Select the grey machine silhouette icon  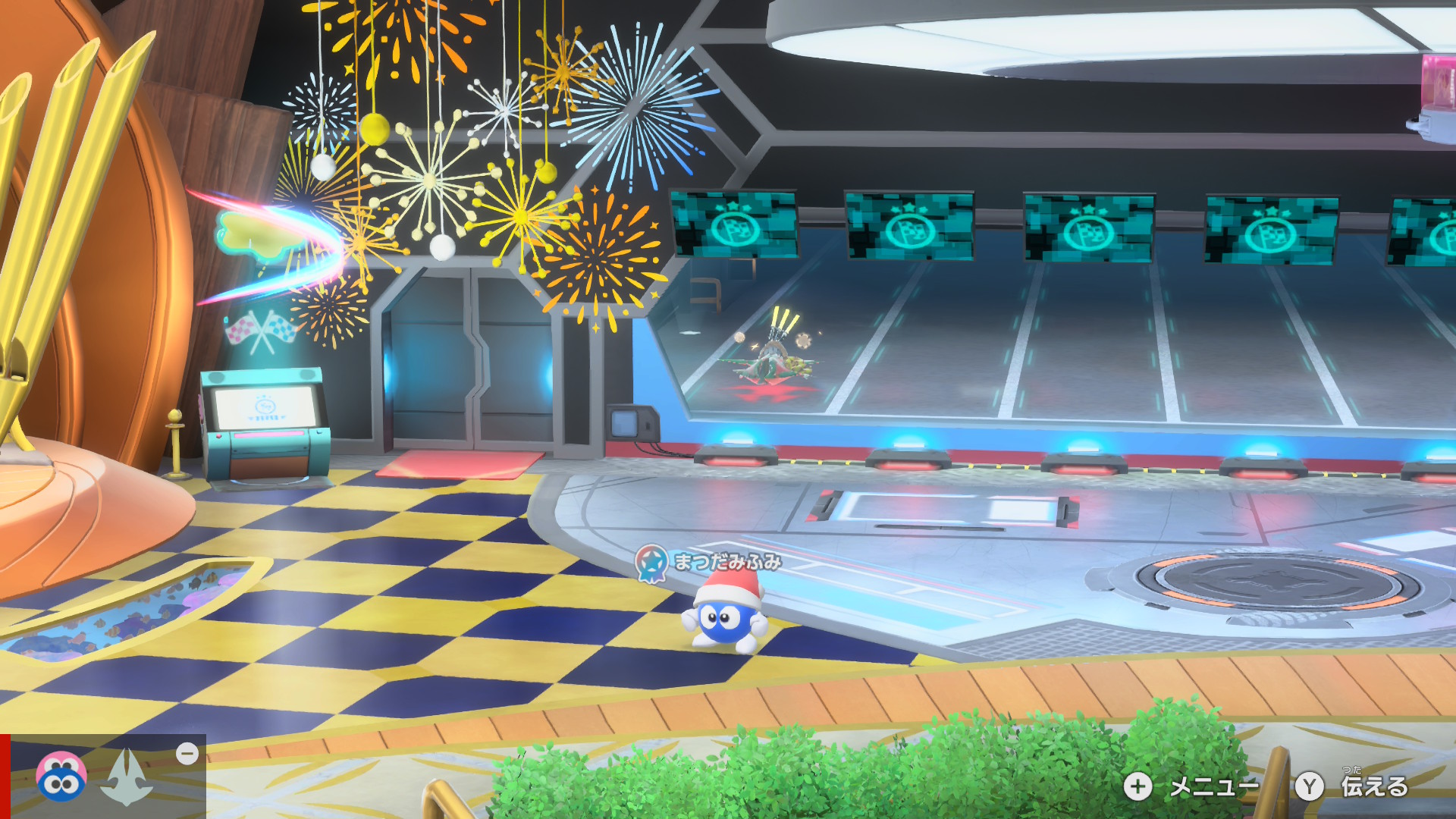pos(127,777)
